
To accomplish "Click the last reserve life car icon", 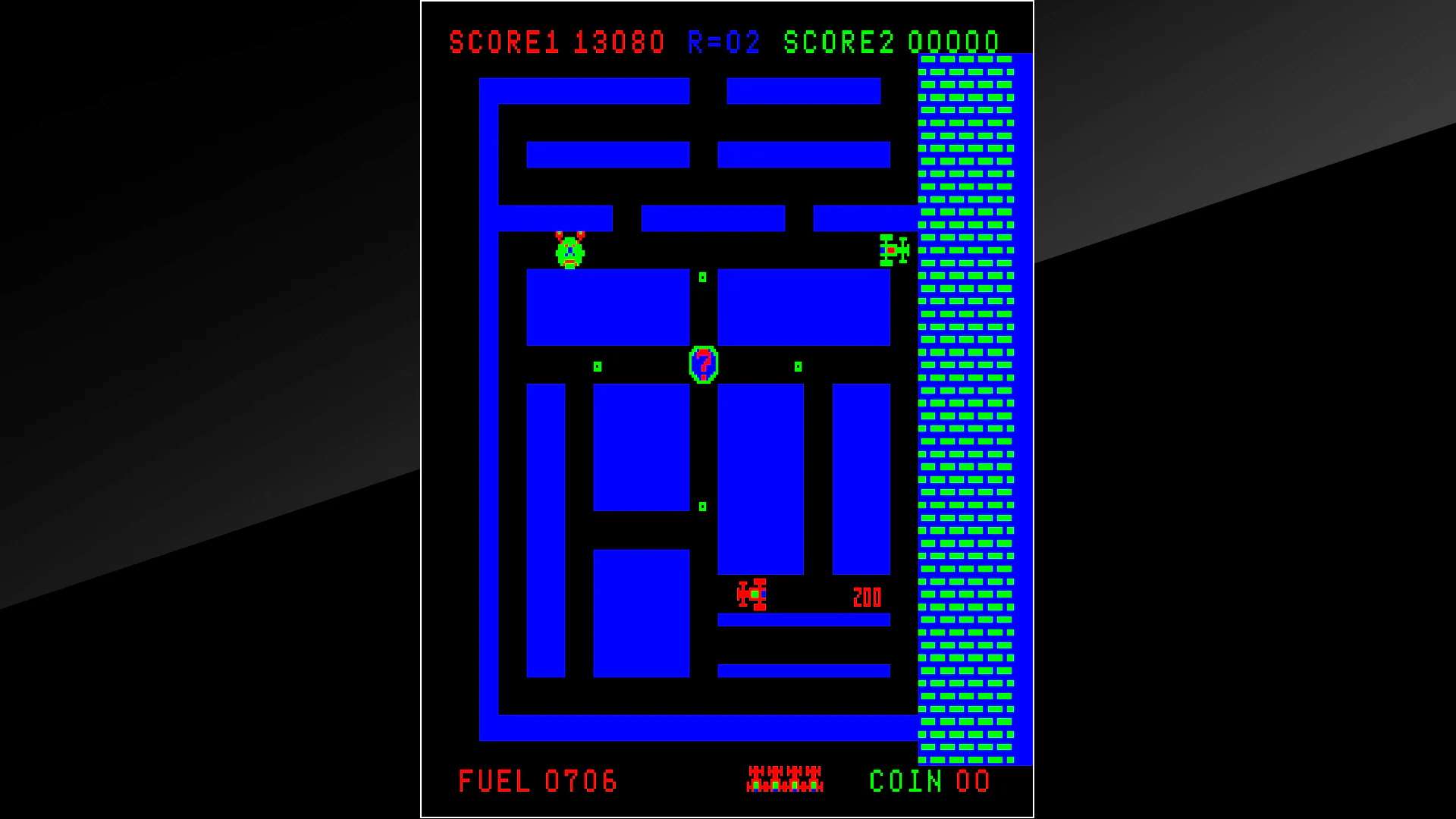I will click(815, 780).
